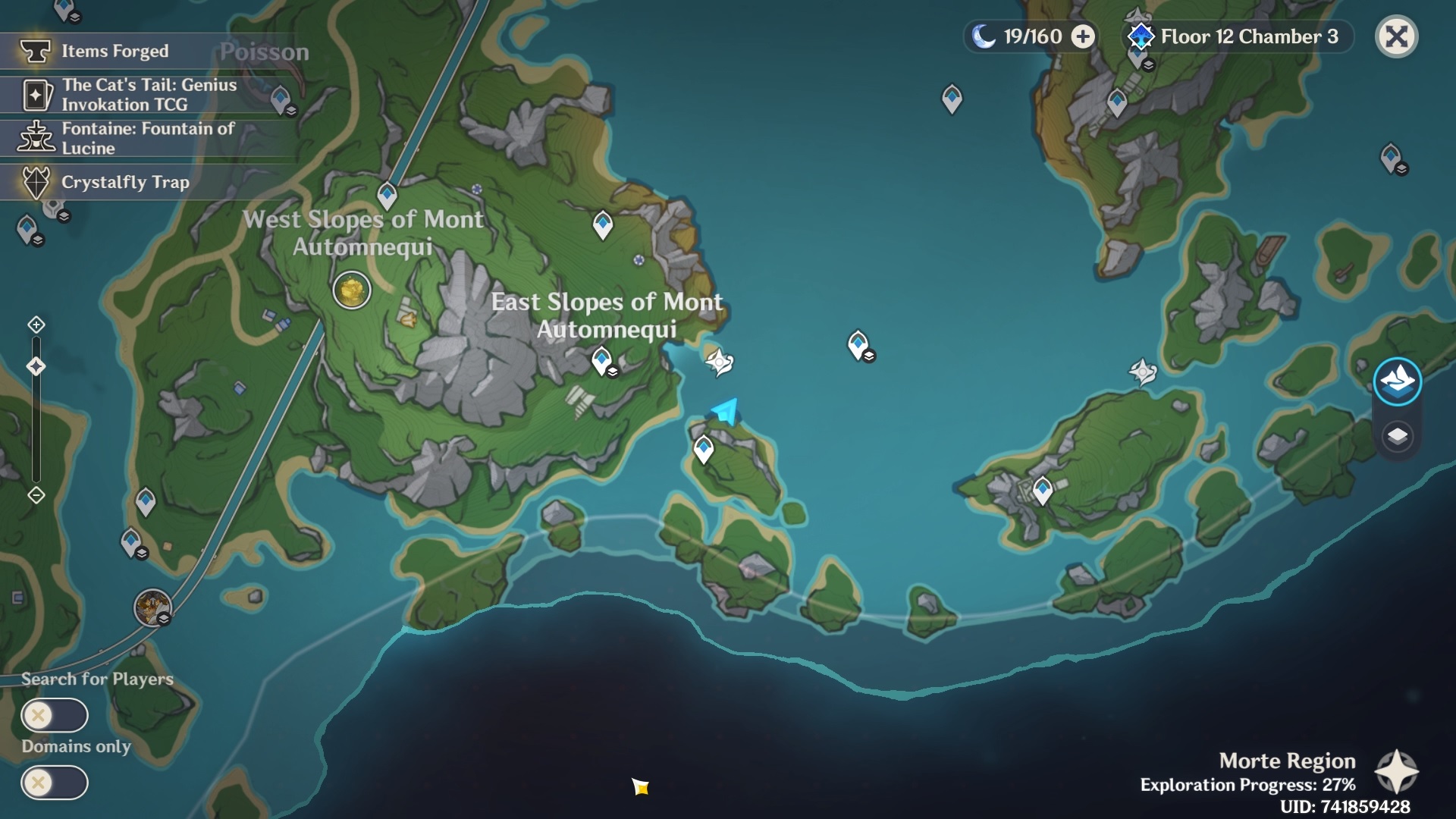Click the Original Resin moon icon
This screenshot has width=1456, height=819.
(982, 35)
